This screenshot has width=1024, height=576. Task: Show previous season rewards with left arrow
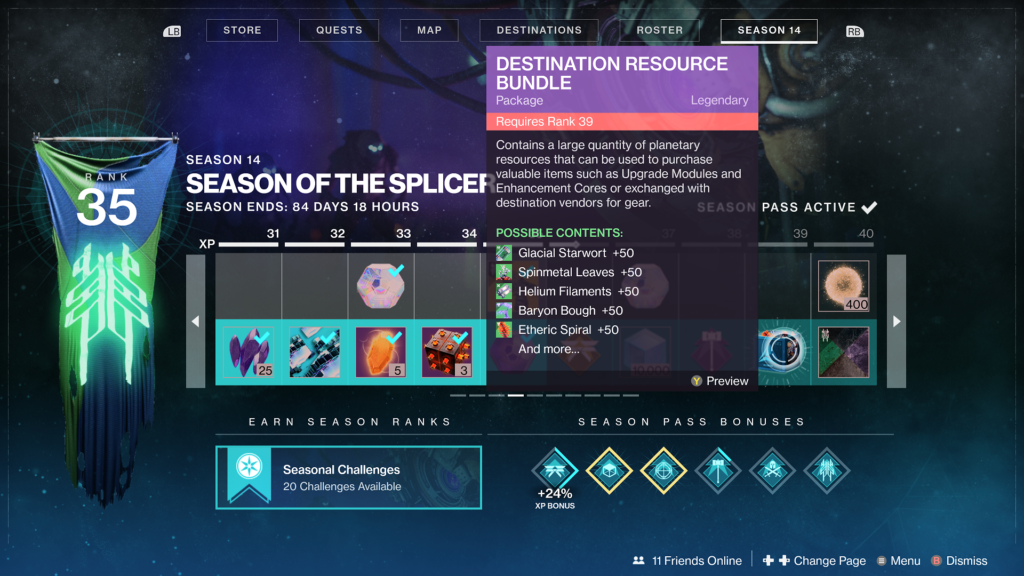pos(196,321)
